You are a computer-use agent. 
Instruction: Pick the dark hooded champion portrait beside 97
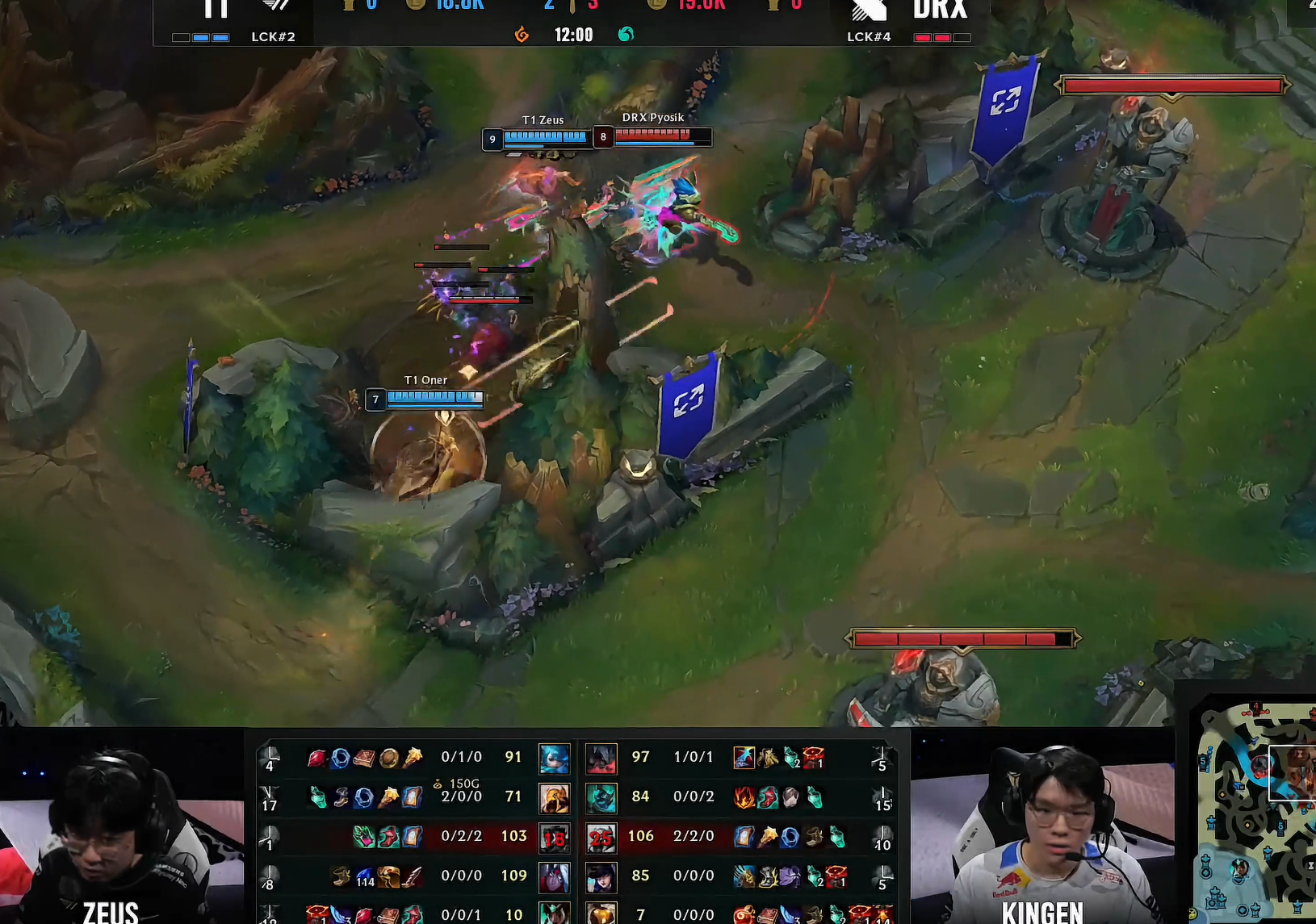click(x=601, y=758)
